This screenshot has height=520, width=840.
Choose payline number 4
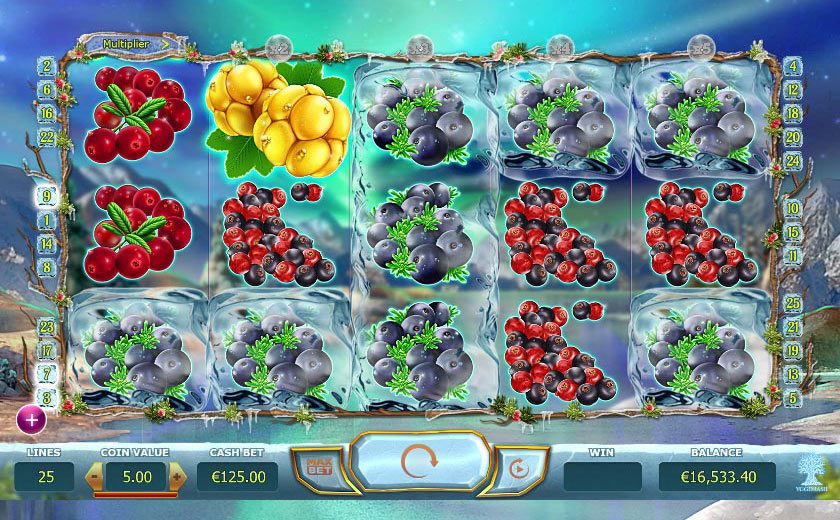point(793,67)
